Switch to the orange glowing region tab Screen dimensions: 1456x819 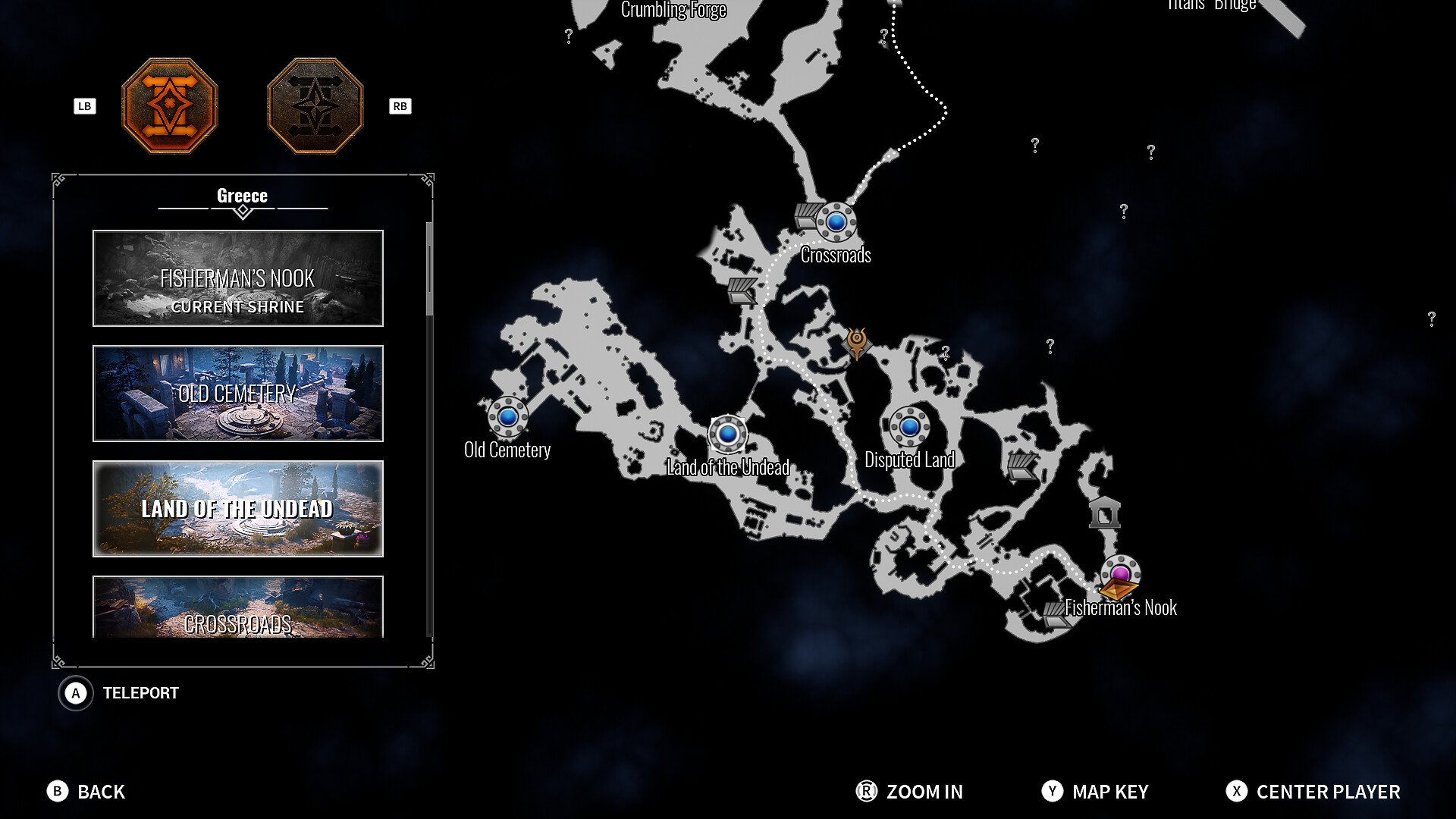point(170,106)
